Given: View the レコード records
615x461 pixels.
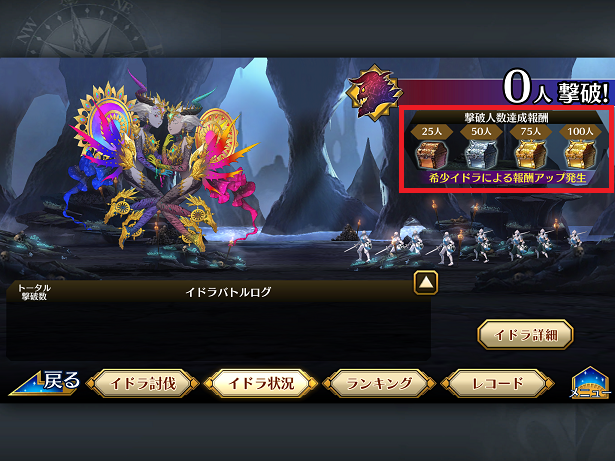Looking at the screenshot, I should click(497, 384).
